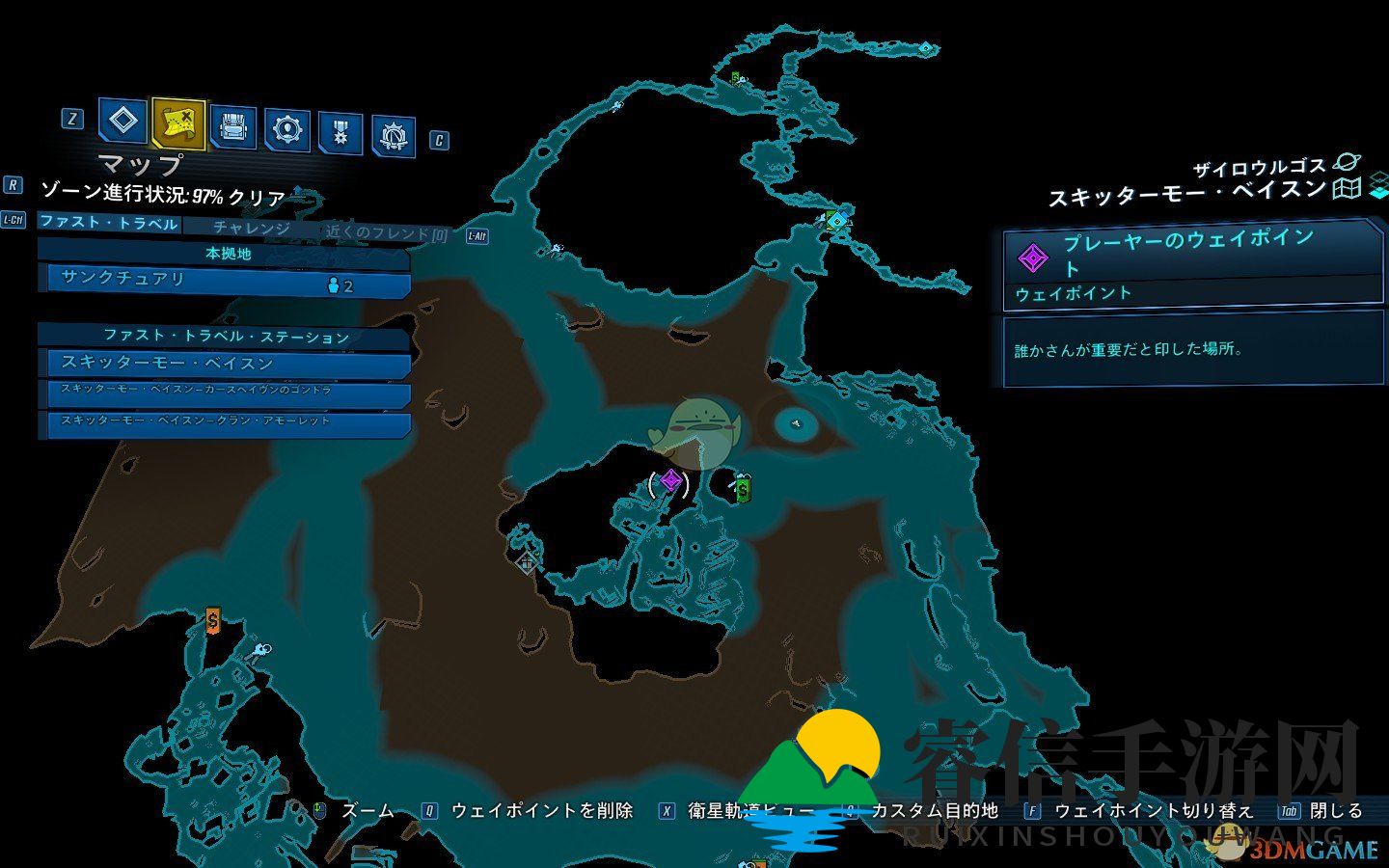This screenshot has width=1389, height=868.
Task: Expand the ファスト・トラベル・ステーション section
Action: click(x=225, y=338)
